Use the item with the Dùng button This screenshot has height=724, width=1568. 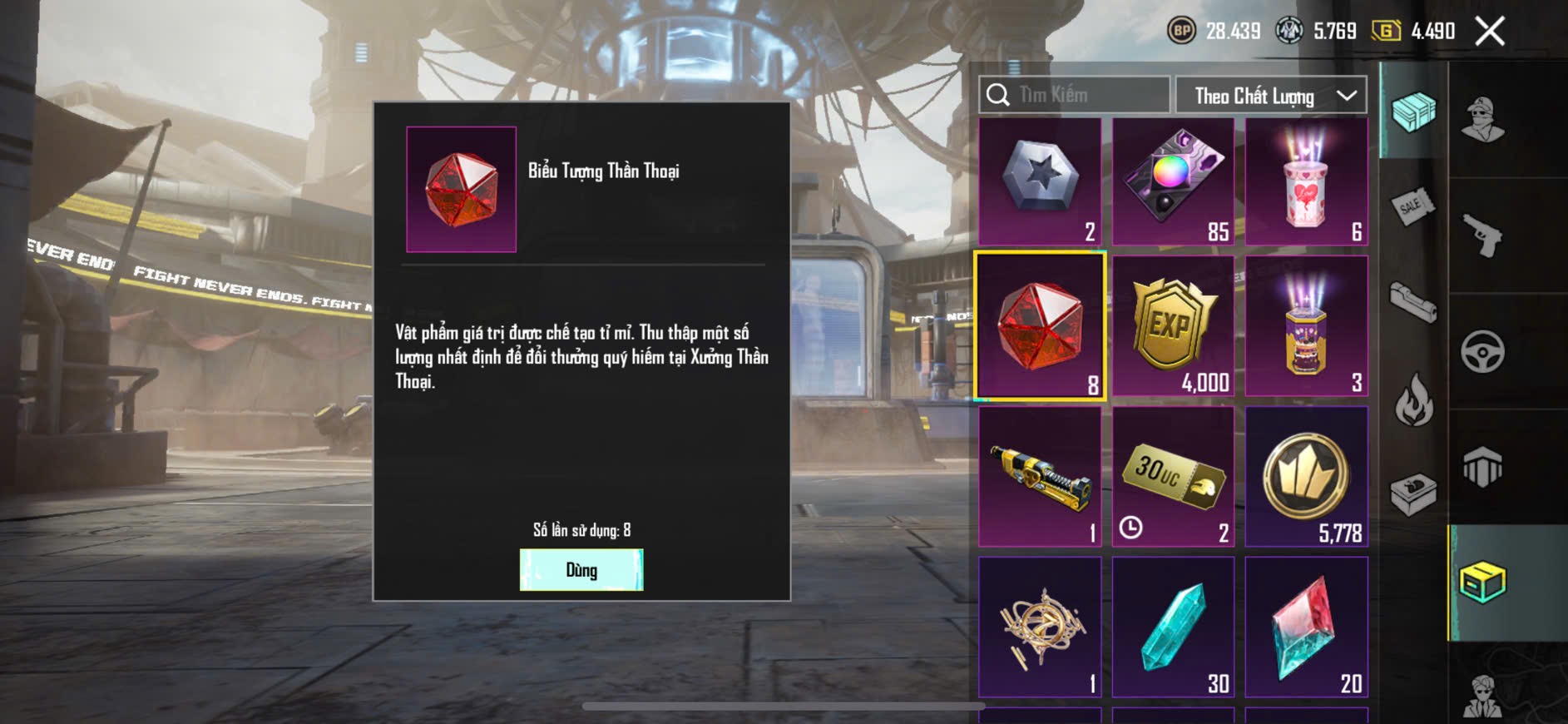coord(581,570)
